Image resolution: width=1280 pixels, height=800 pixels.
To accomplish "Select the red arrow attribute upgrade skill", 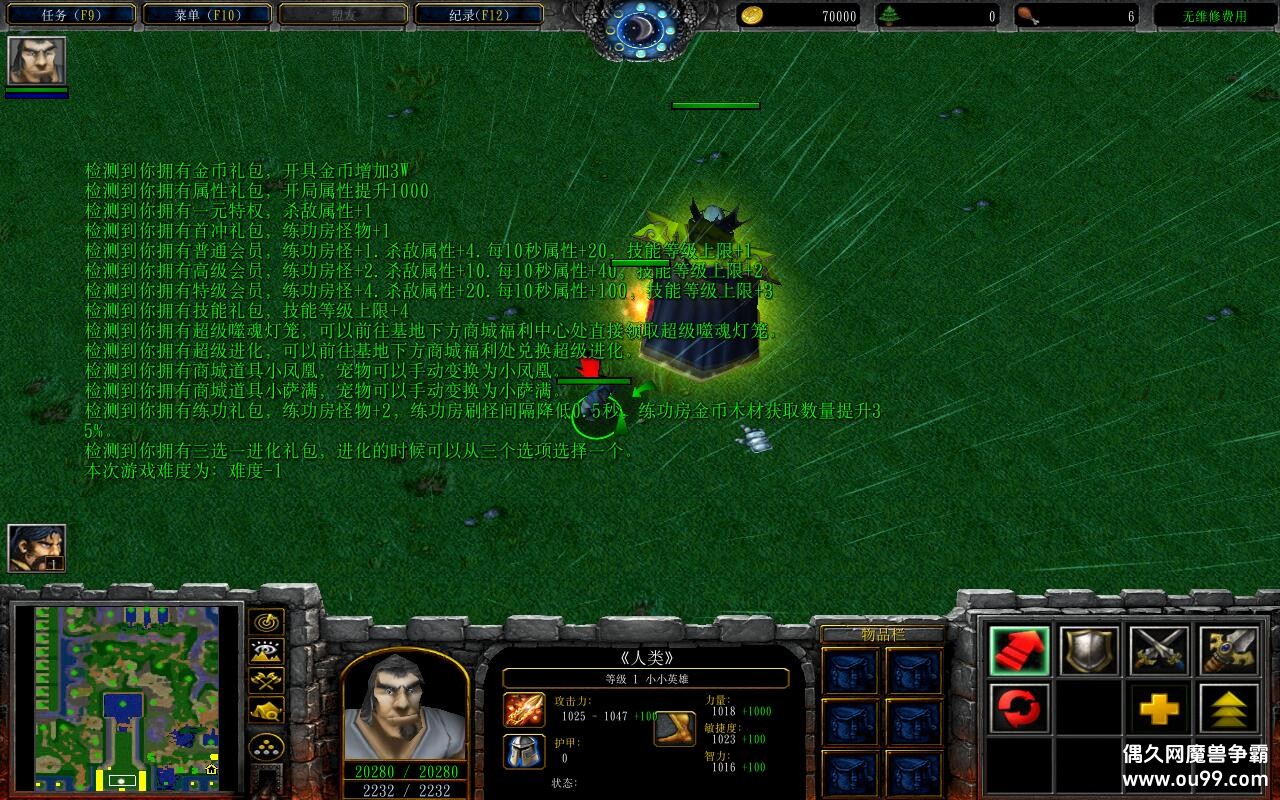I will pyautogui.click(x=1020, y=650).
